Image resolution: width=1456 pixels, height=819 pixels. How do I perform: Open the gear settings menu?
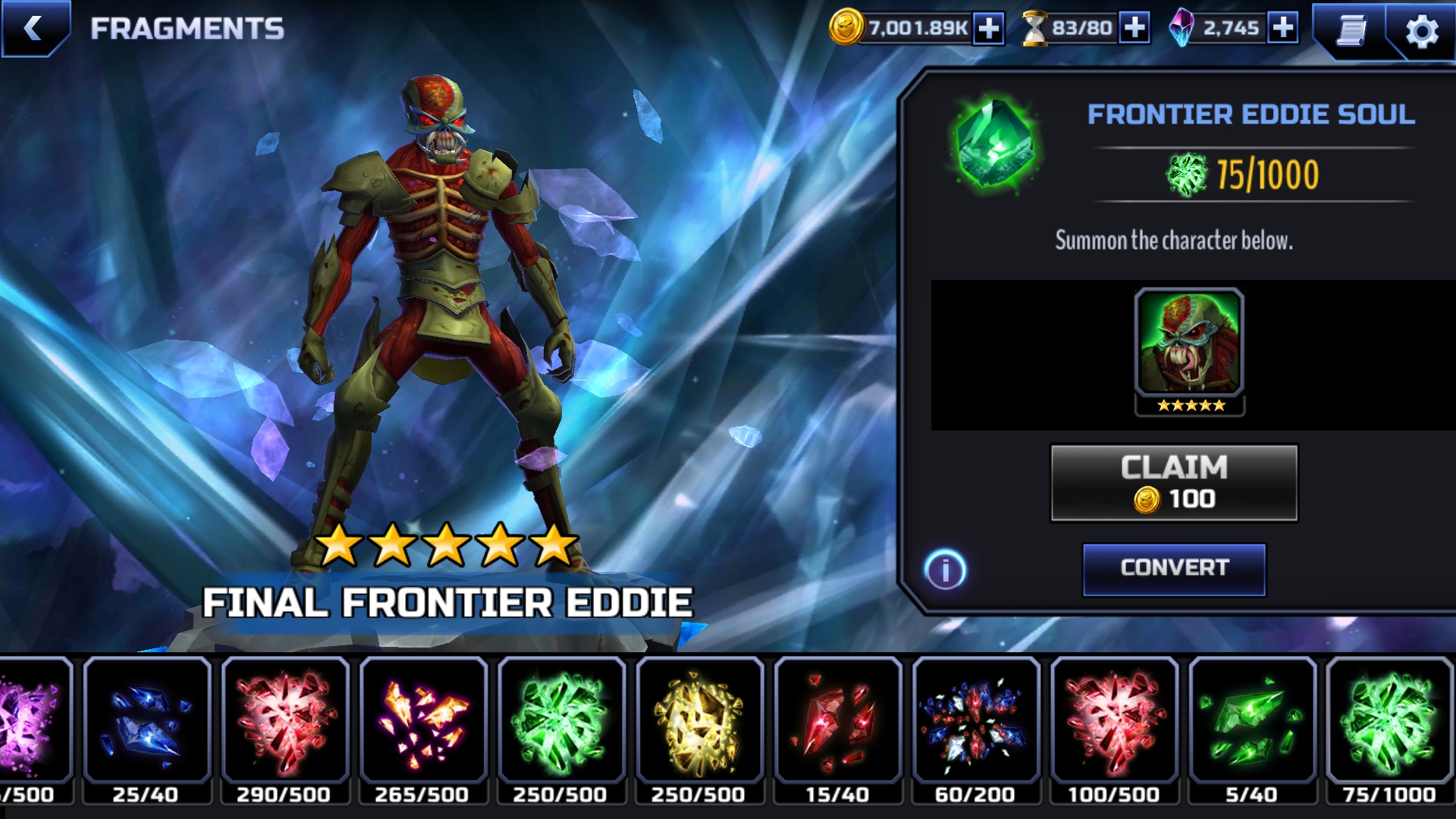coord(1422,32)
